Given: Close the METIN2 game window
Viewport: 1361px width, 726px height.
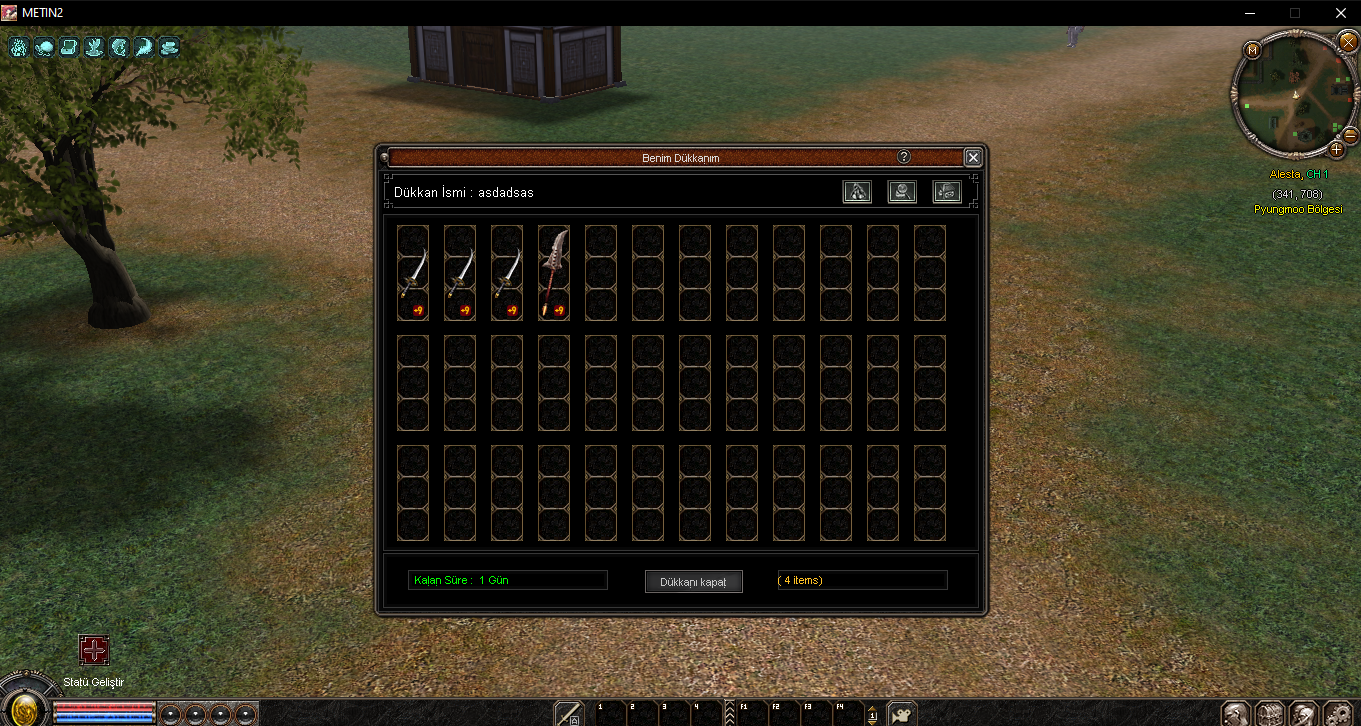Looking at the screenshot, I should [1340, 13].
